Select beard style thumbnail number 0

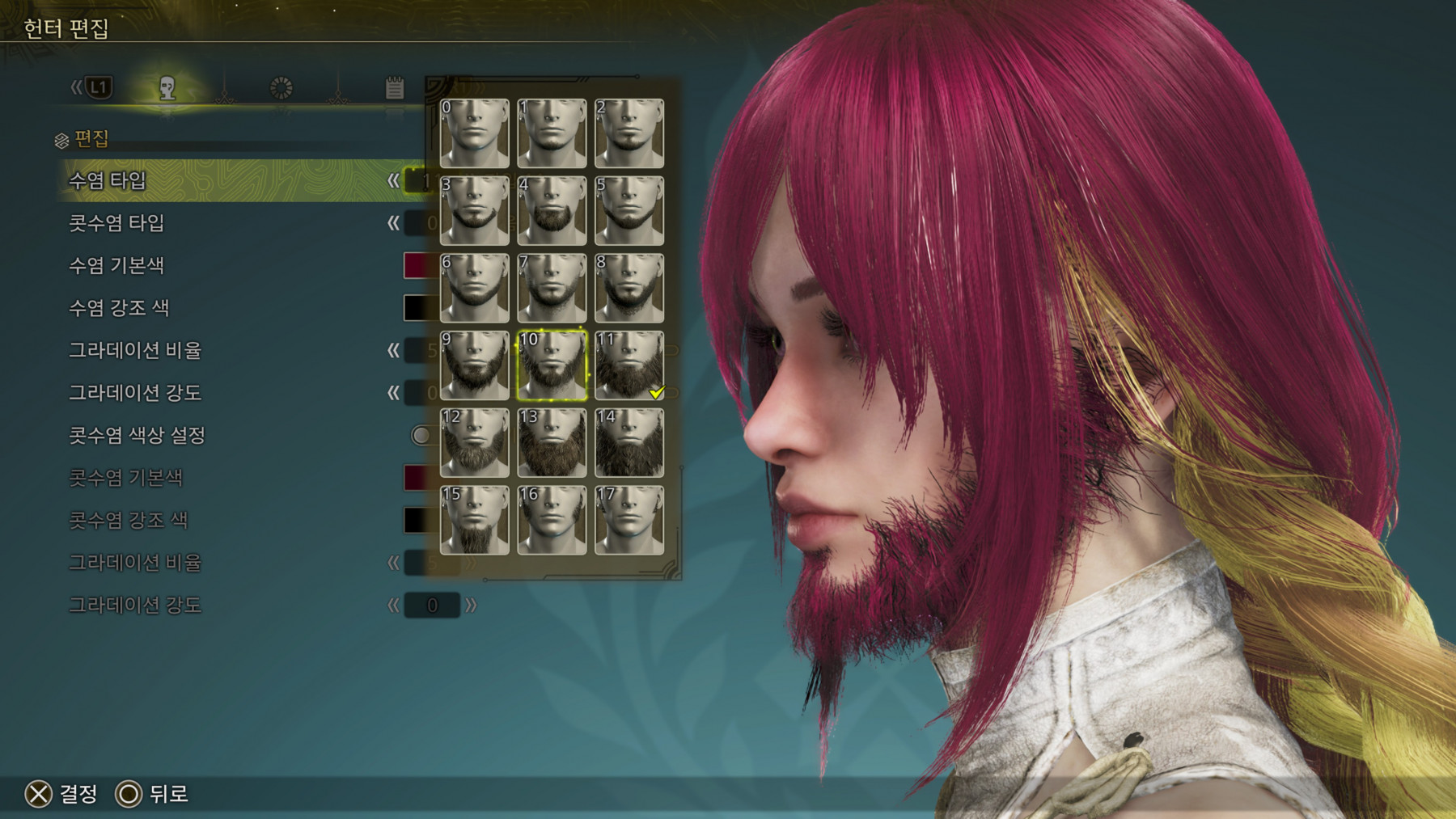click(474, 133)
